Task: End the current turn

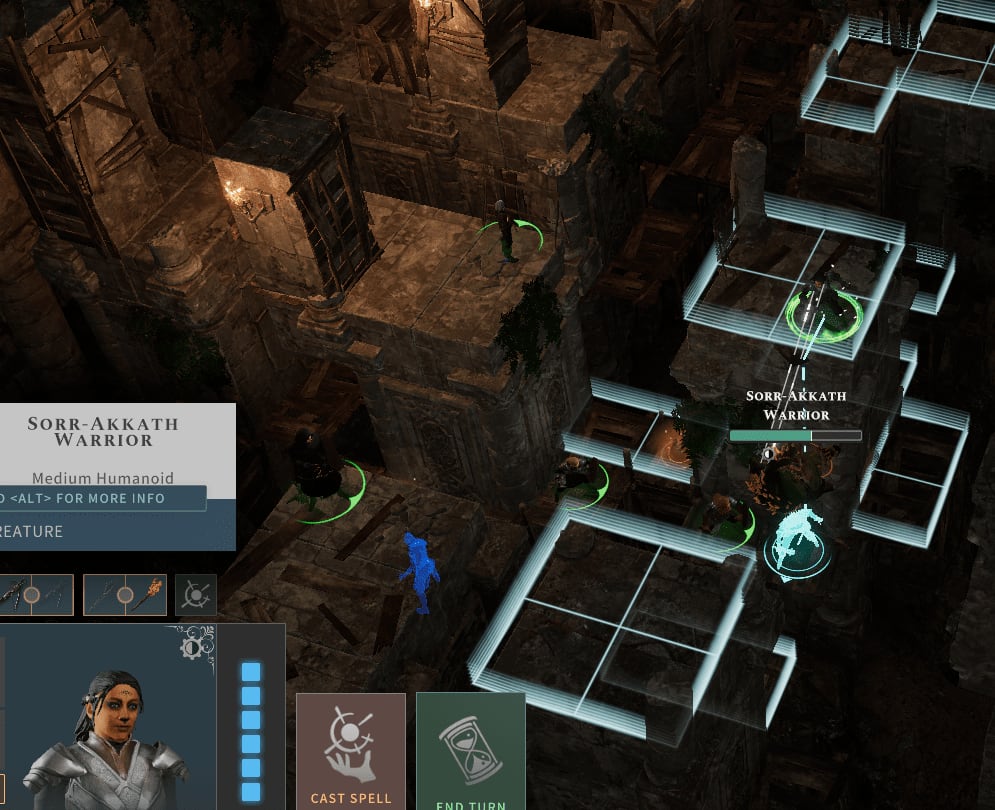Action: 470,750
